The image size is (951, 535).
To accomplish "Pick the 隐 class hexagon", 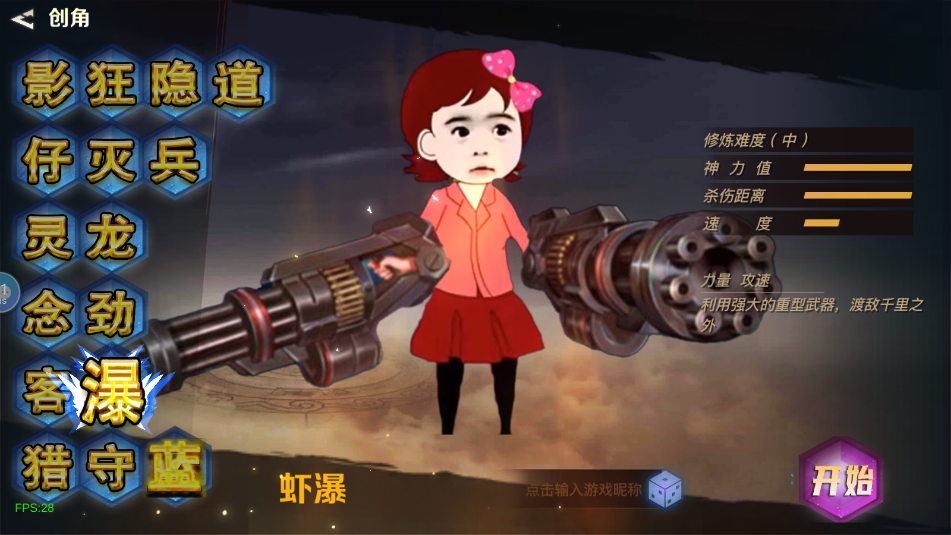I will 175,84.
